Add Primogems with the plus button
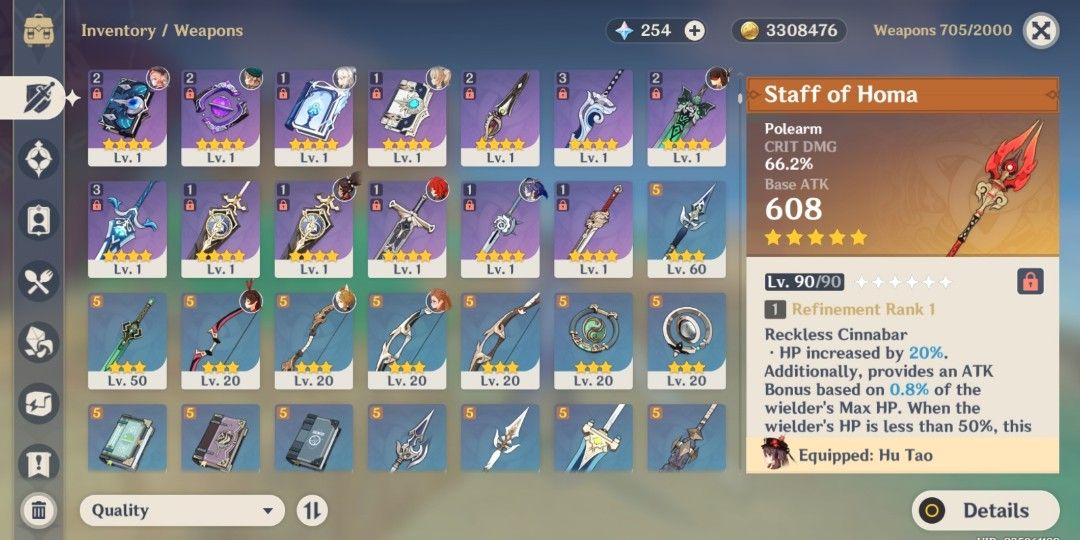Image resolution: width=1080 pixels, height=540 pixels. coord(695,31)
